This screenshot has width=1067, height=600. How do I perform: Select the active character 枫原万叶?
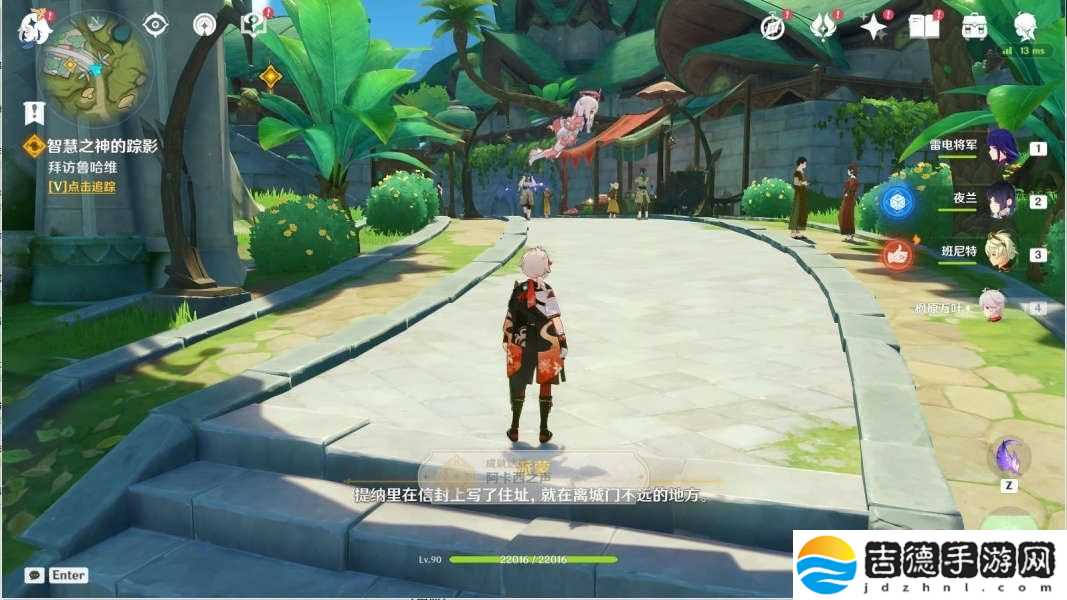click(992, 307)
